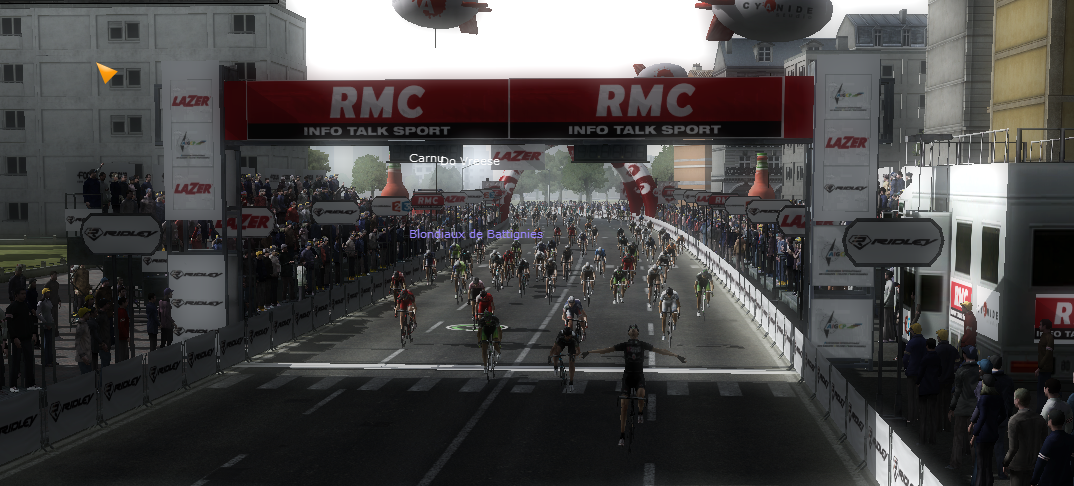Select the Blondiaux de Battignies rider label
Screen dimensions: 1074x486
pyautogui.click(x=475, y=234)
